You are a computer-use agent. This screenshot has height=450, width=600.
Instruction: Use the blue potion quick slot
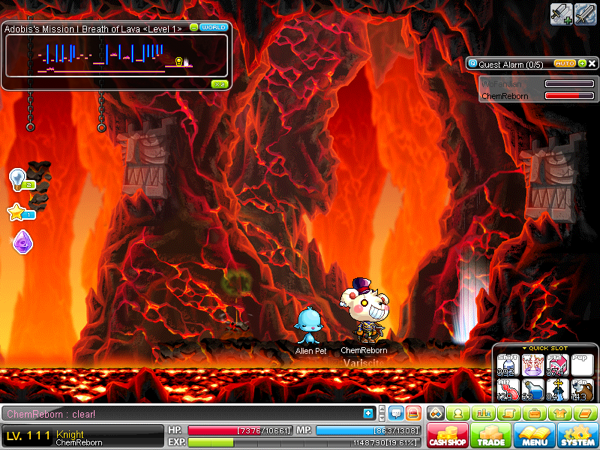pyautogui.click(x=532, y=388)
